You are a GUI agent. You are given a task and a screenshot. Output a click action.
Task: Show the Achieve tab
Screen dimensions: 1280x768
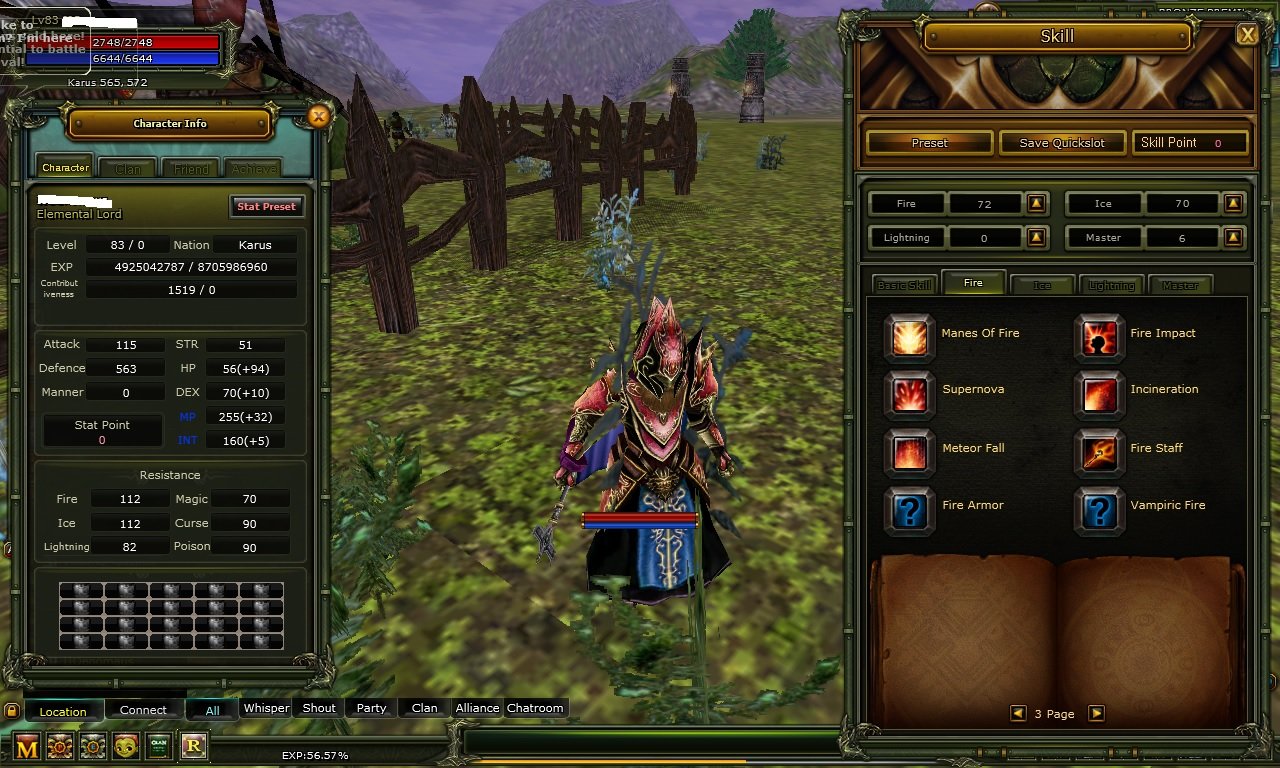pos(254,169)
